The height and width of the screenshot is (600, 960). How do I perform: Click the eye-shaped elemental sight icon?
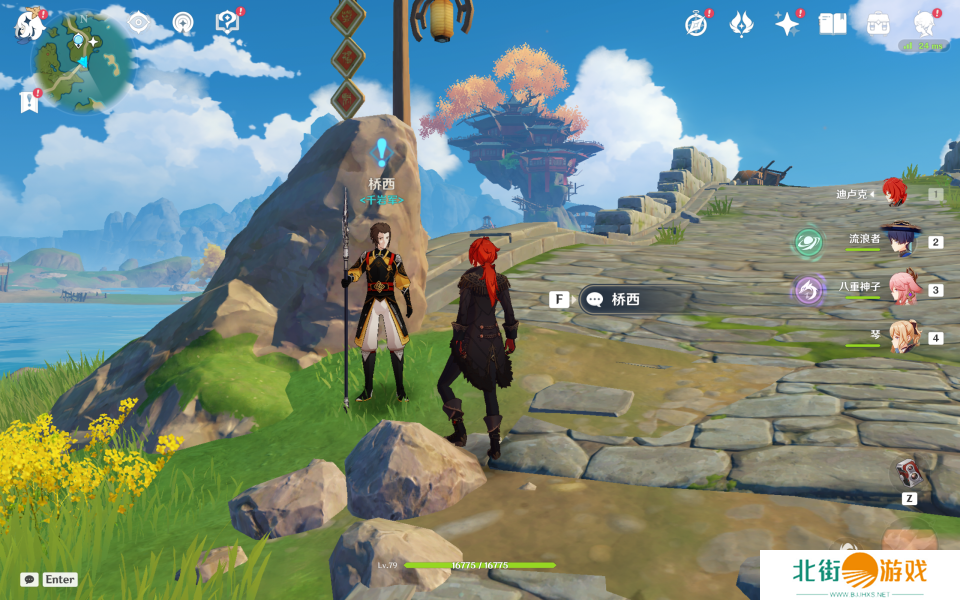click(x=138, y=23)
